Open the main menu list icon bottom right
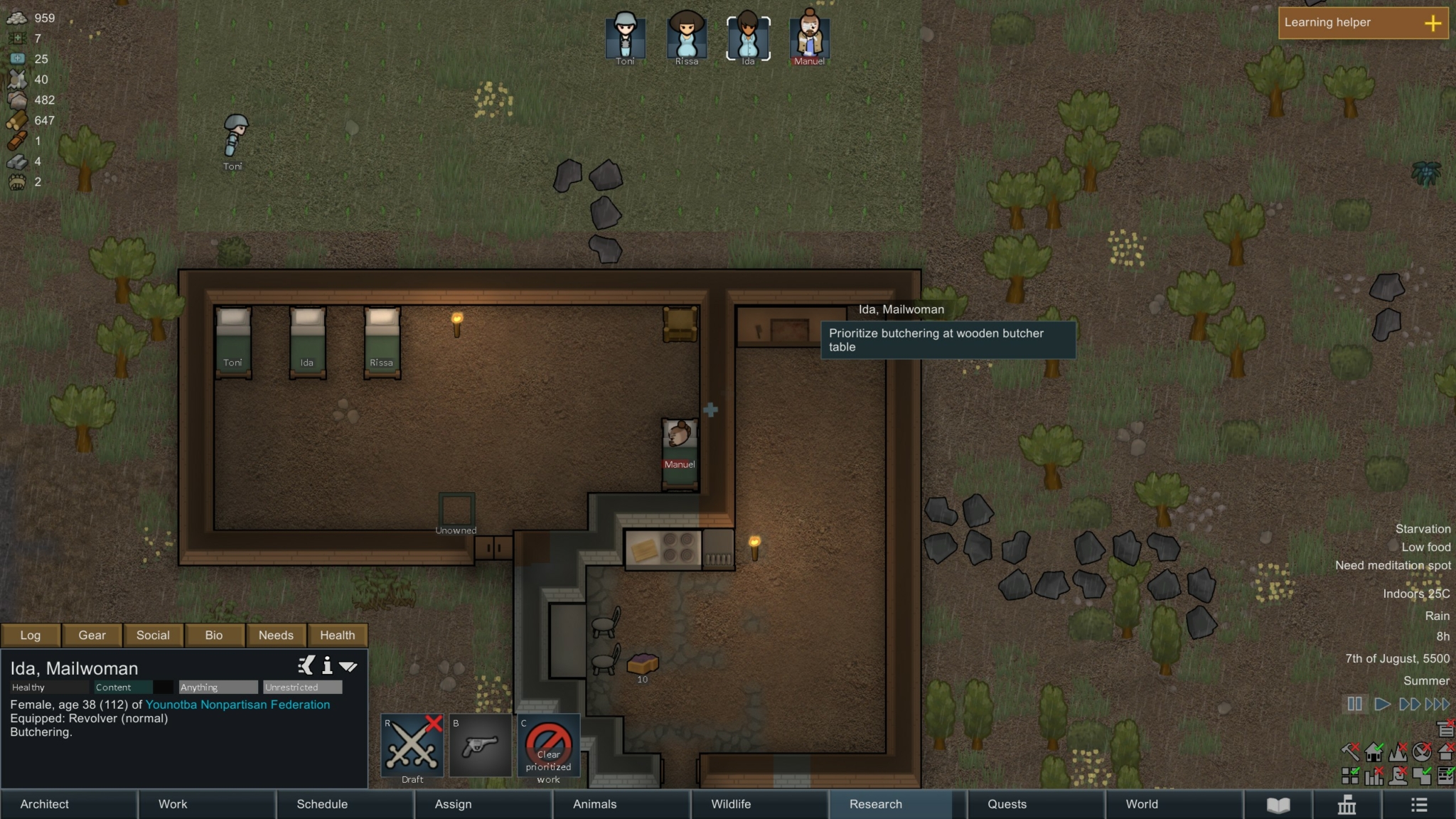This screenshot has height=819, width=1456. point(1419,804)
